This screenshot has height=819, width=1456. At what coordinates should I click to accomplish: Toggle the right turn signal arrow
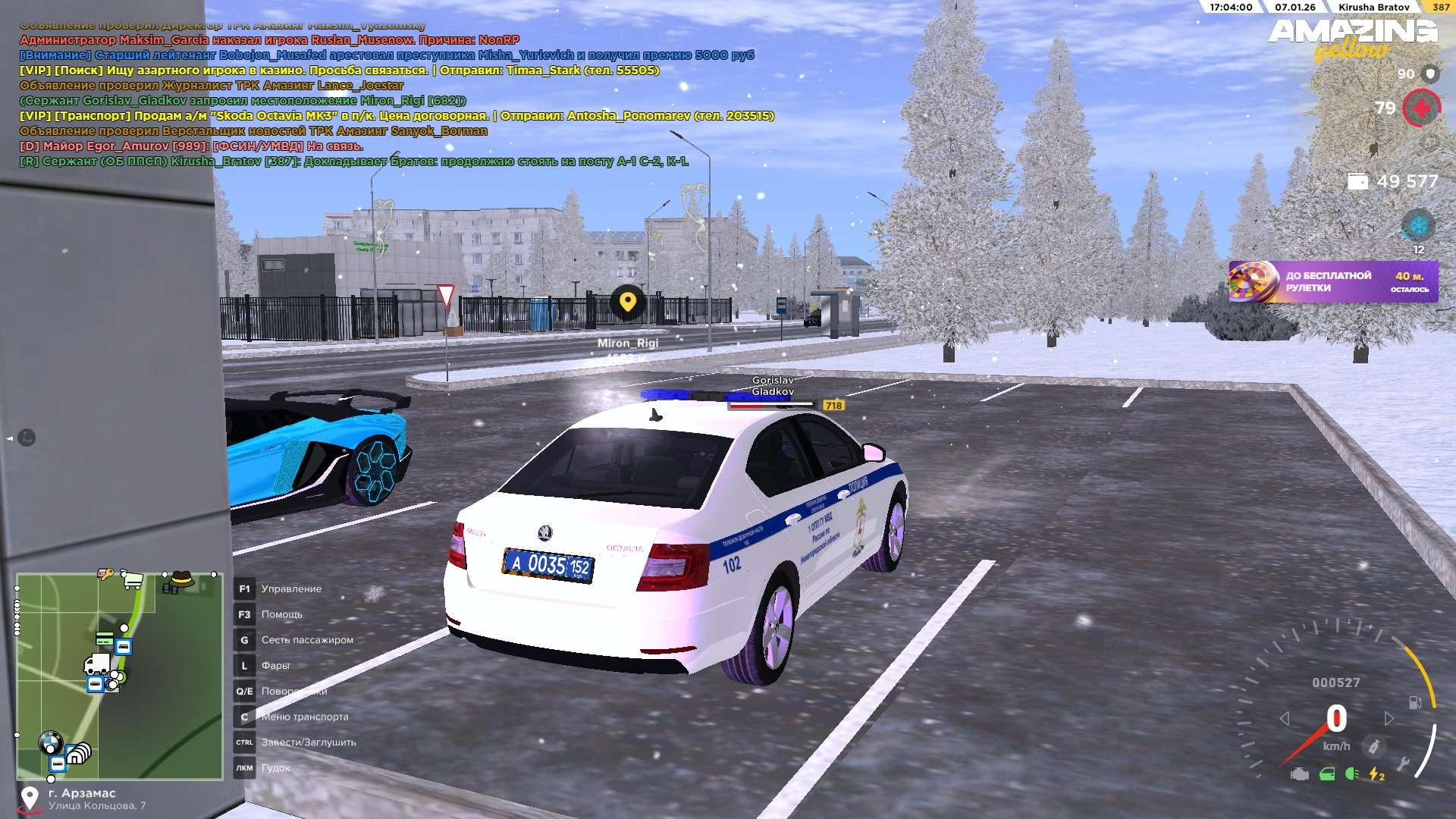pyautogui.click(x=1389, y=718)
